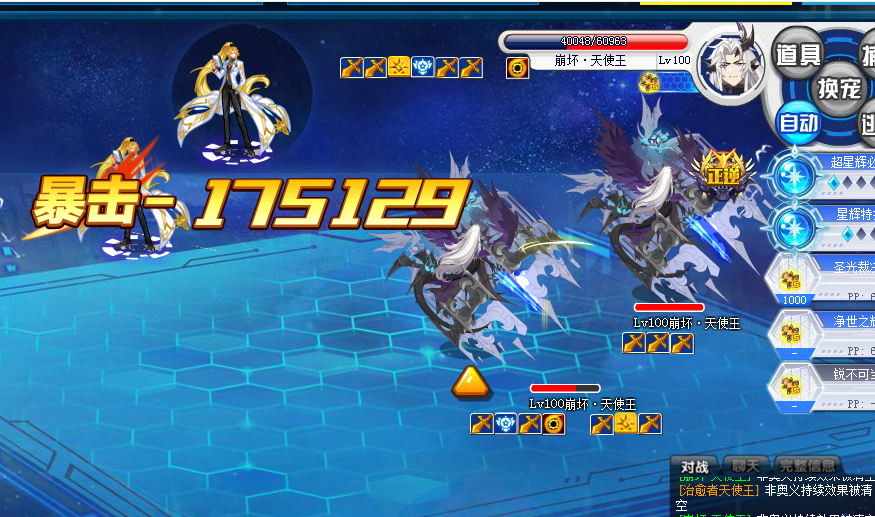Click the white-haired 天使王 portrait
Screen dimensions: 875x517
click(730, 63)
